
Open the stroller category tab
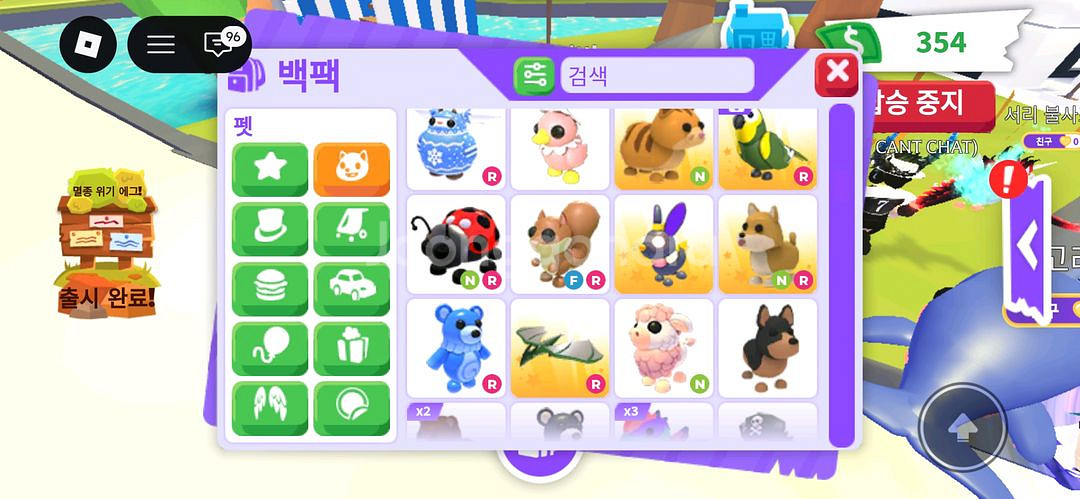coord(352,229)
